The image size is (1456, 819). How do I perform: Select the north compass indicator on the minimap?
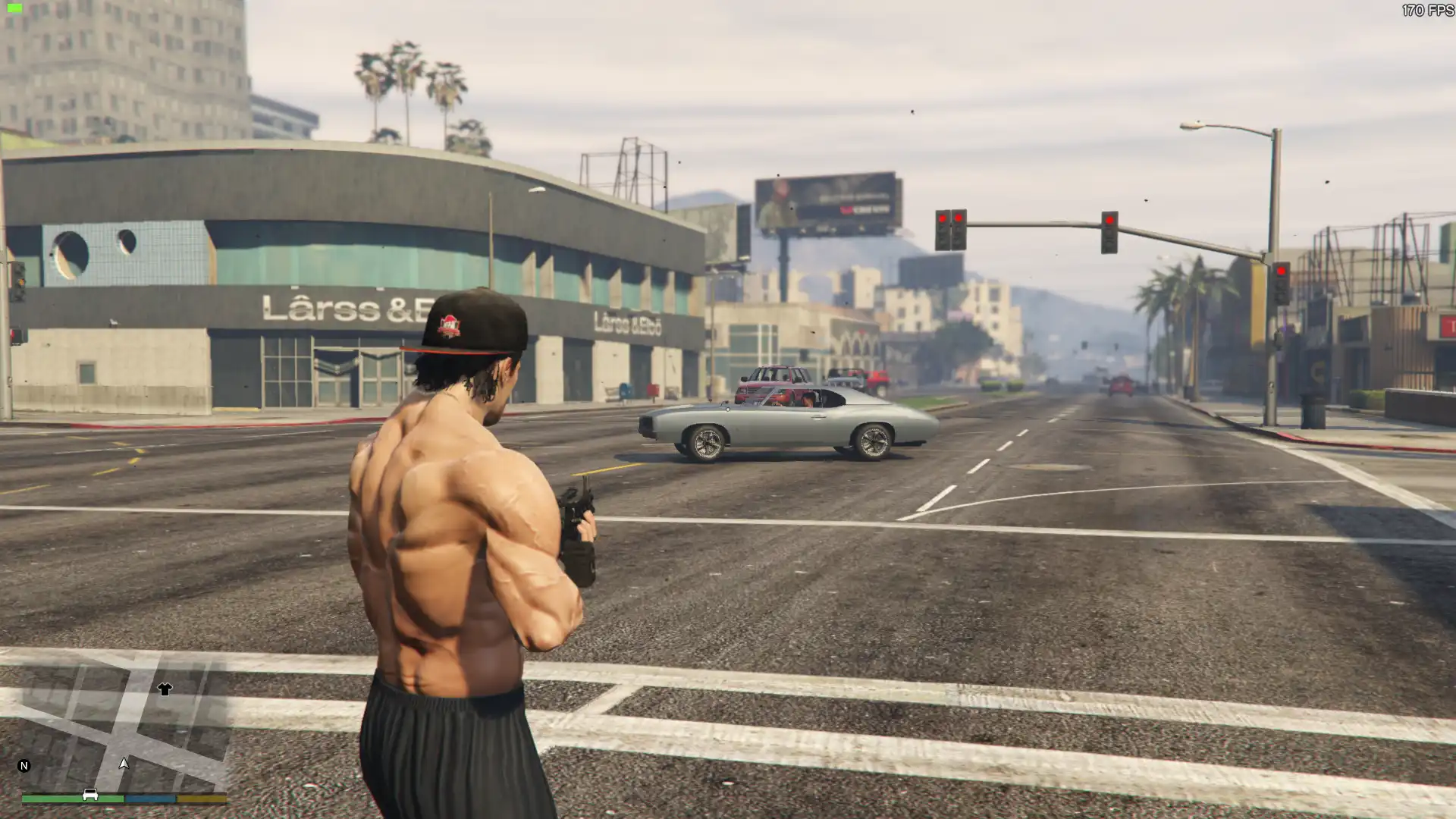pyautogui.click(x=24, y=766)
